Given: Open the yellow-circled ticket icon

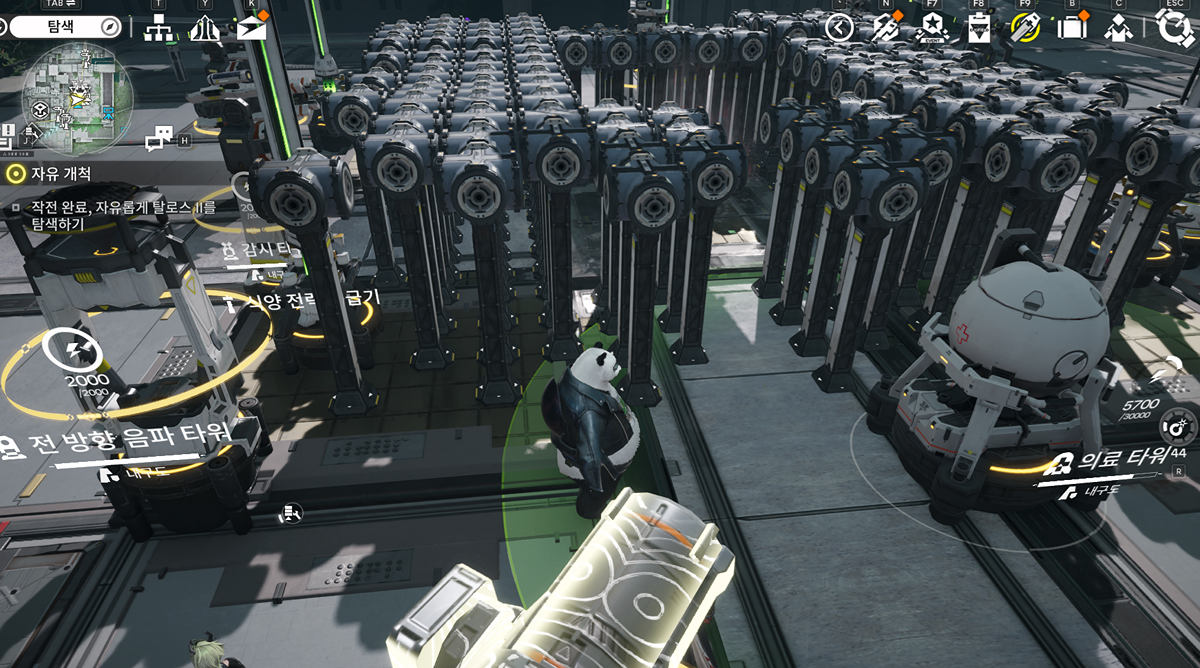Looking at the screenshot, I should (1025, 27).
